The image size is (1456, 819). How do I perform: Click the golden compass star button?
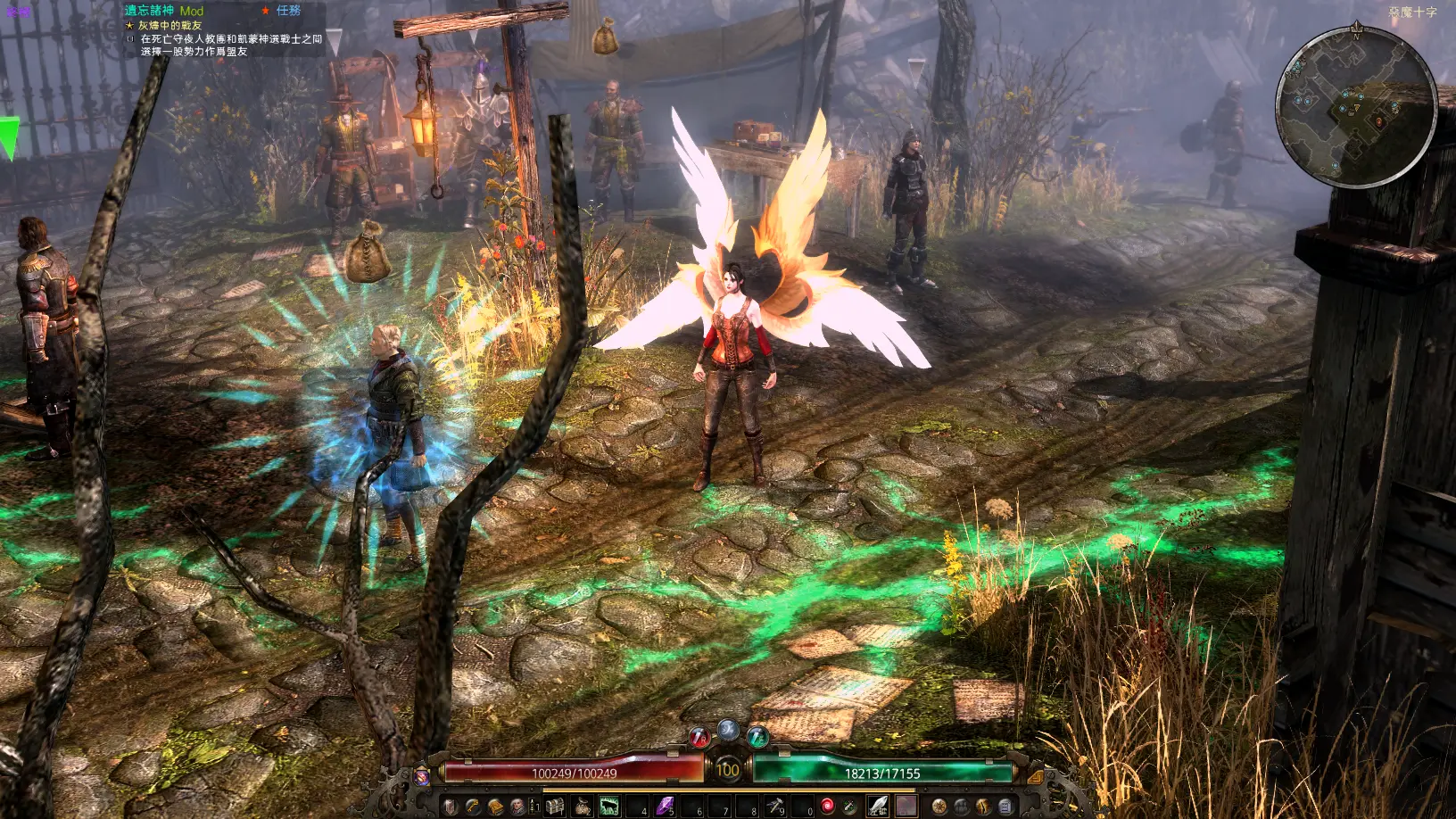pos(939,807)
